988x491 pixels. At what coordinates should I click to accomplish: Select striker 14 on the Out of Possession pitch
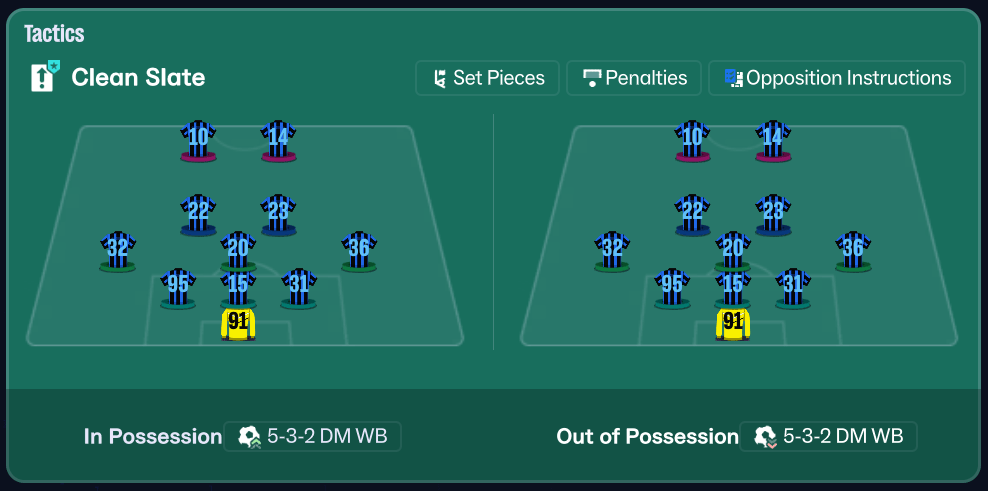click(x=773, y=138)
